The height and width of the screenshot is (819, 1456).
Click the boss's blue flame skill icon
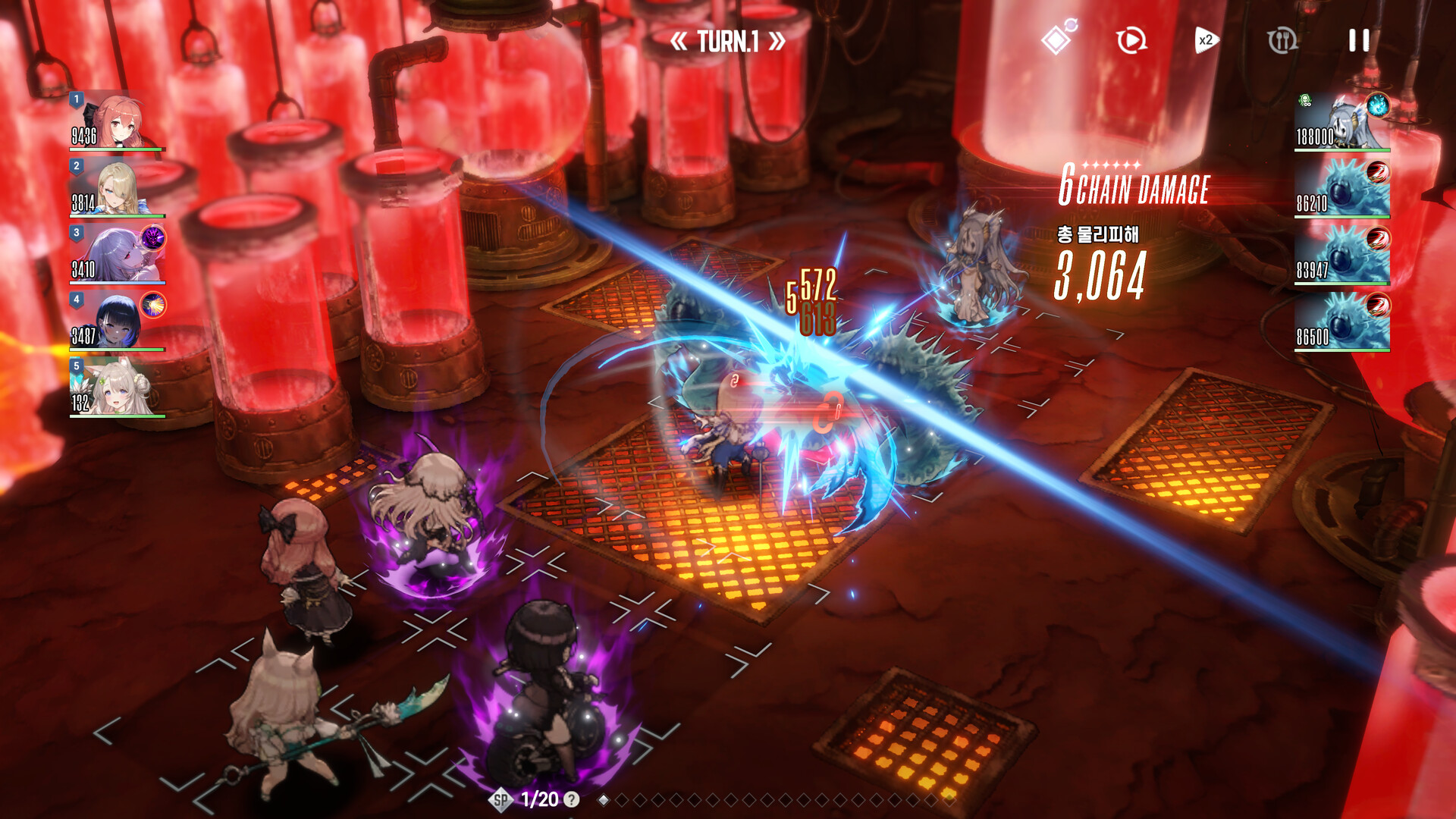(x=1377, y=105)
